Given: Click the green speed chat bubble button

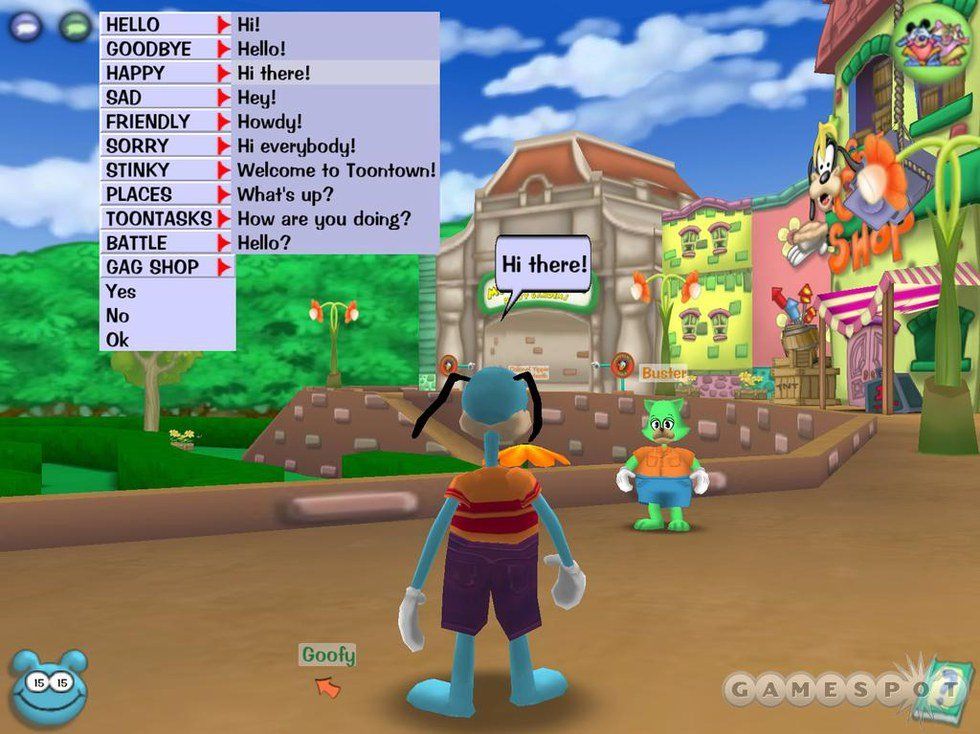Looking at the screenshot, I should click(75, 26).
